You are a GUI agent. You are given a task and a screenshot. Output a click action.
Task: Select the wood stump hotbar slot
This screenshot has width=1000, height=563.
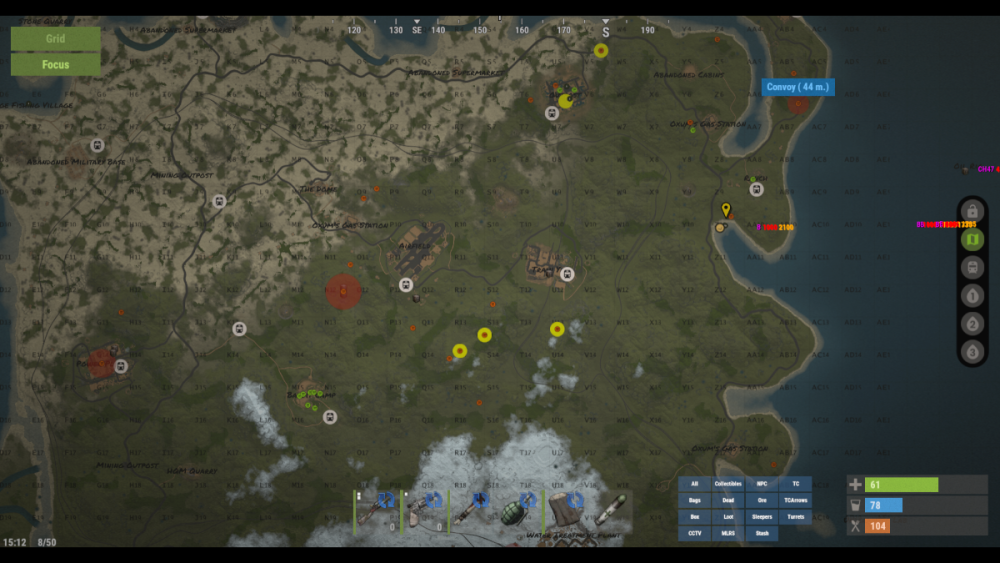[569, 509]
